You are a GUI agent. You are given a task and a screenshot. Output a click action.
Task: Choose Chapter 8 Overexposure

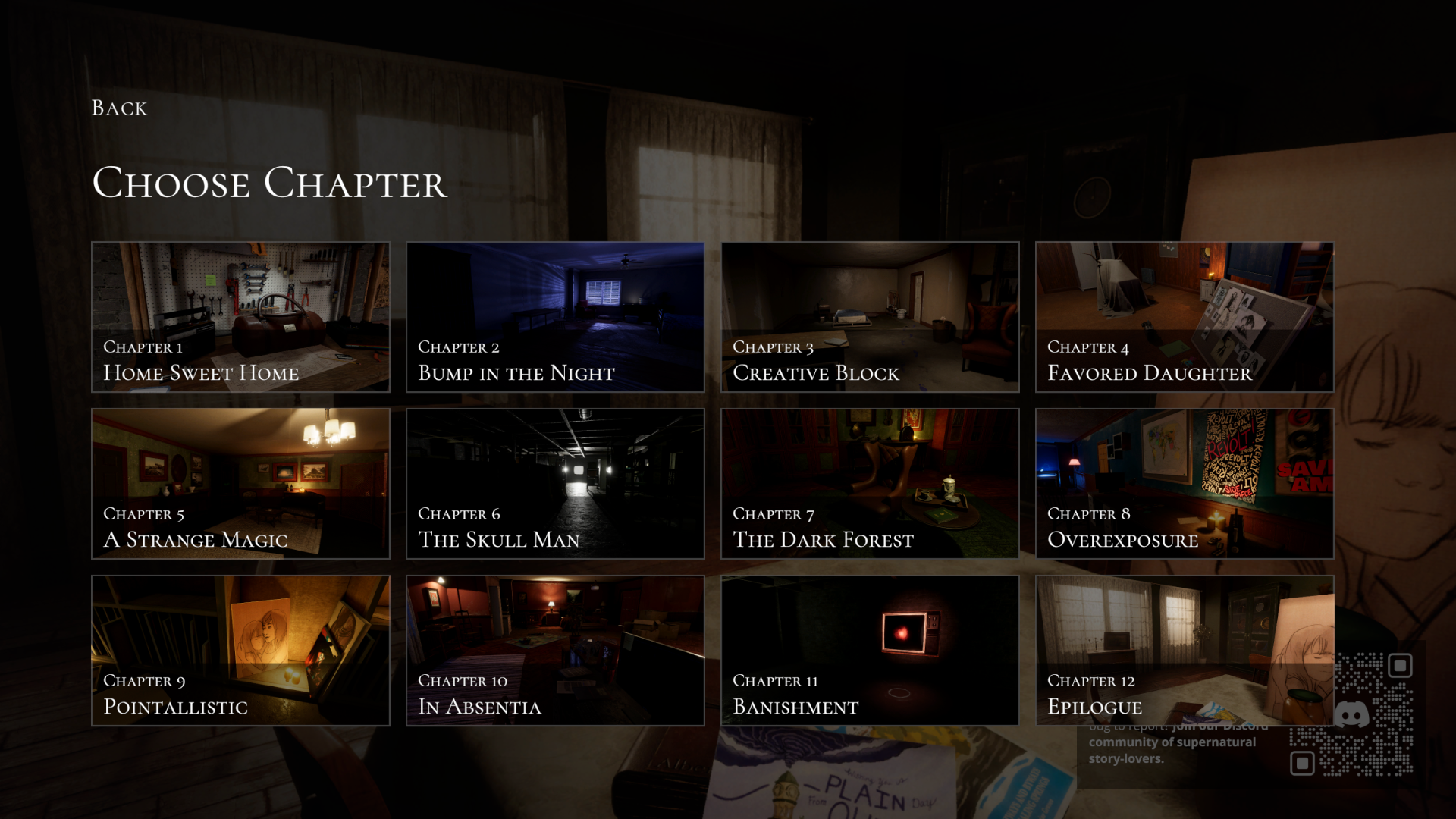[x=1184, y=484]
